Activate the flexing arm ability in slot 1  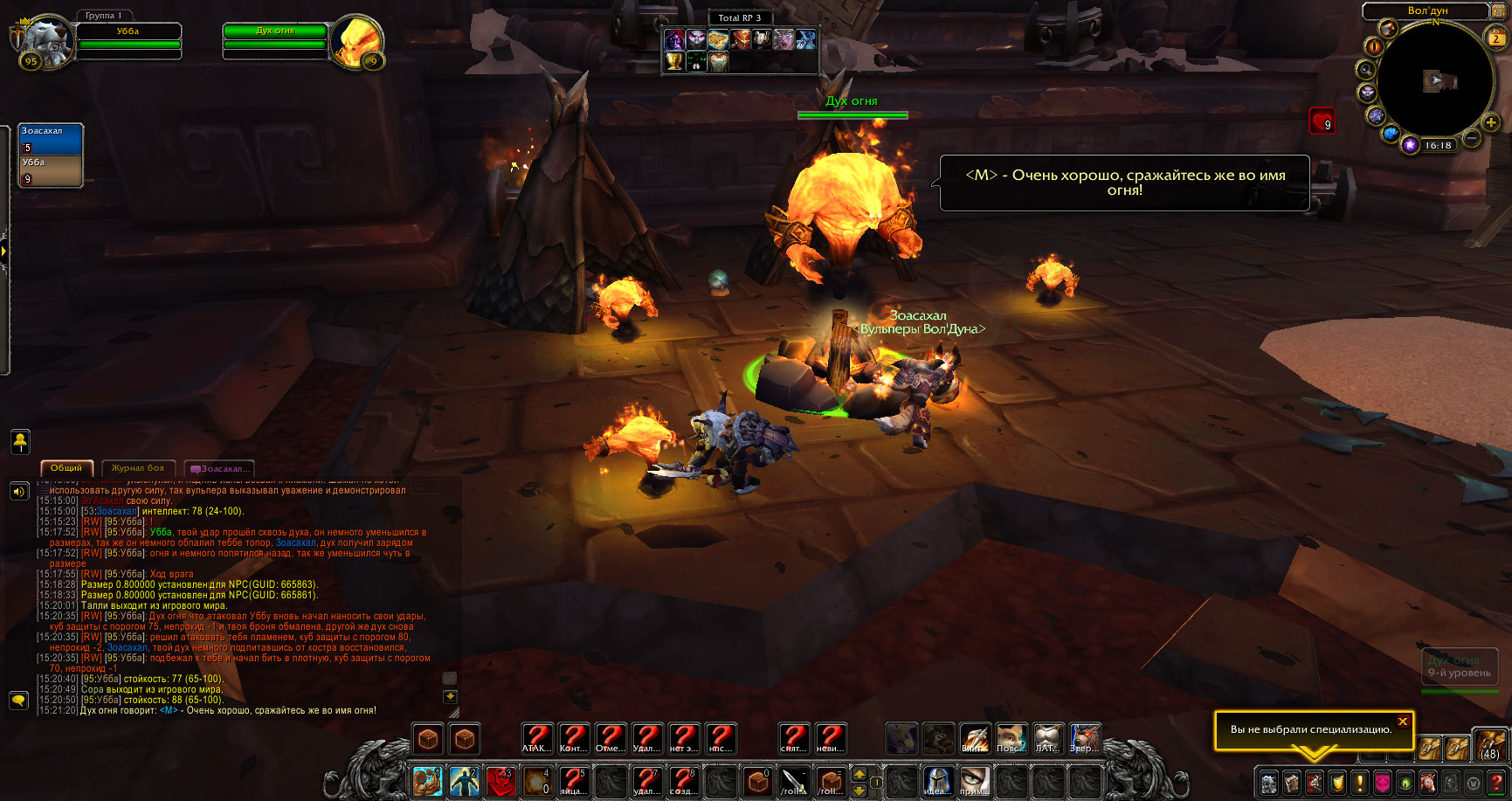427,781
